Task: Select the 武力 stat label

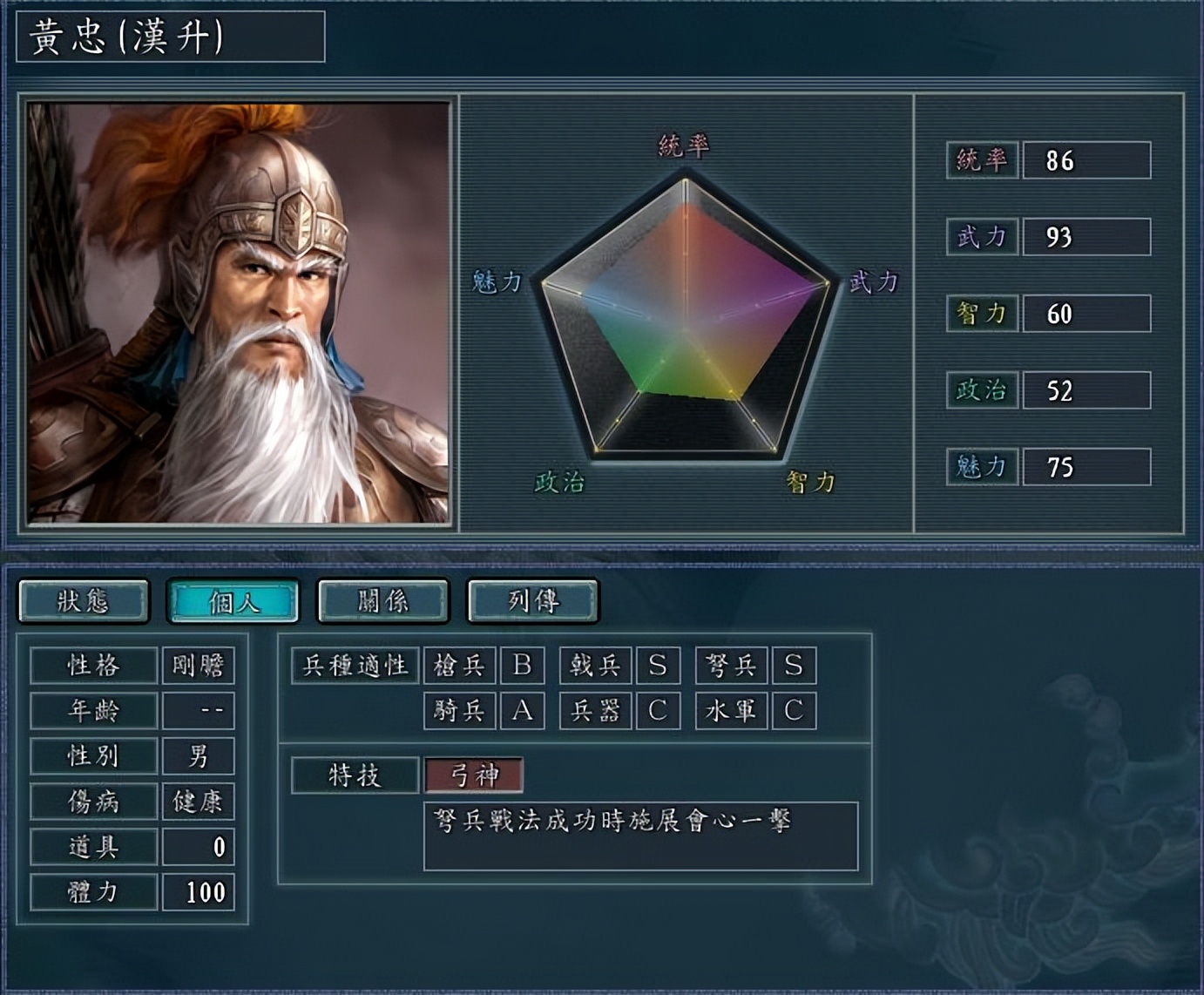Action: pos(982,235)
